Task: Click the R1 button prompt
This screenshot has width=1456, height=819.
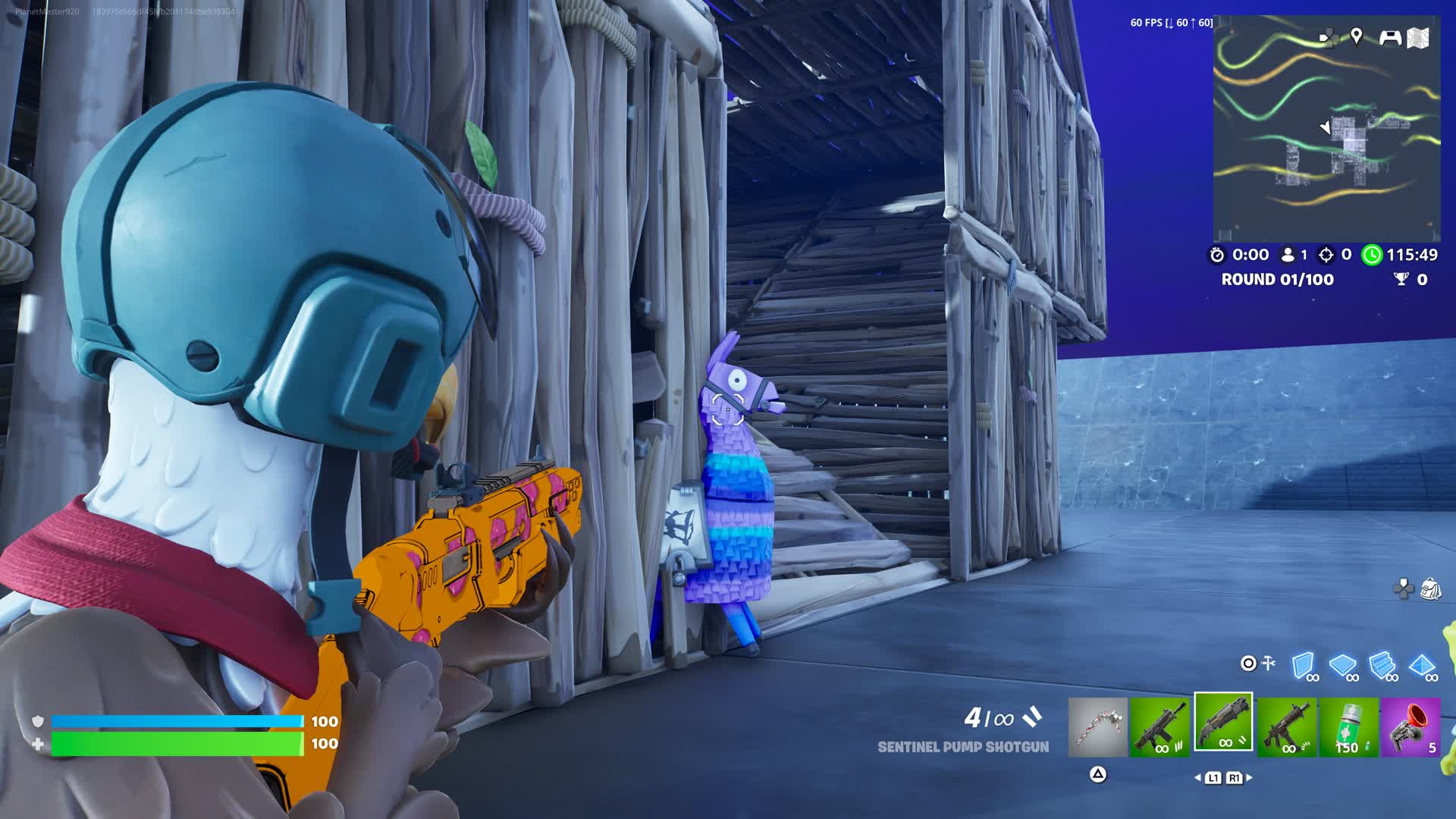Action: pos(1235,778)
